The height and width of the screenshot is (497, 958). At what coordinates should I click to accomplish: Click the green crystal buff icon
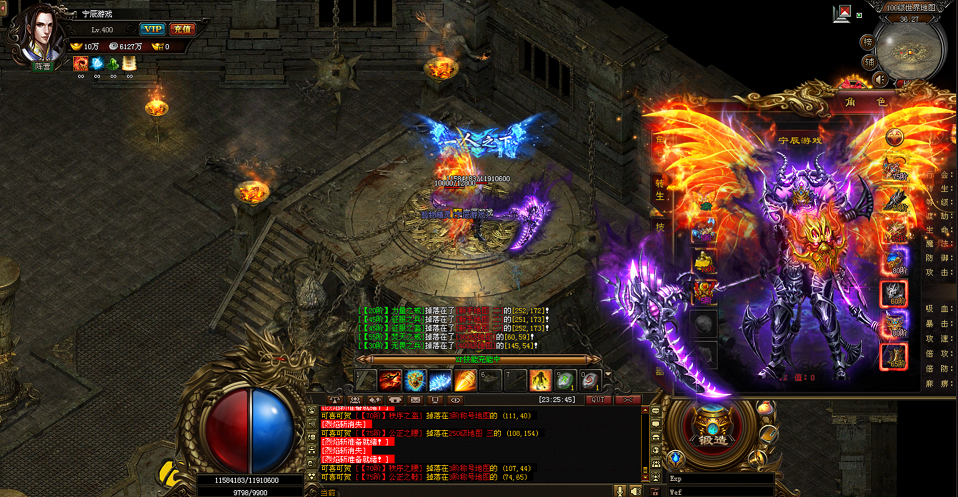pyautogui.click(x=113, y=63)
